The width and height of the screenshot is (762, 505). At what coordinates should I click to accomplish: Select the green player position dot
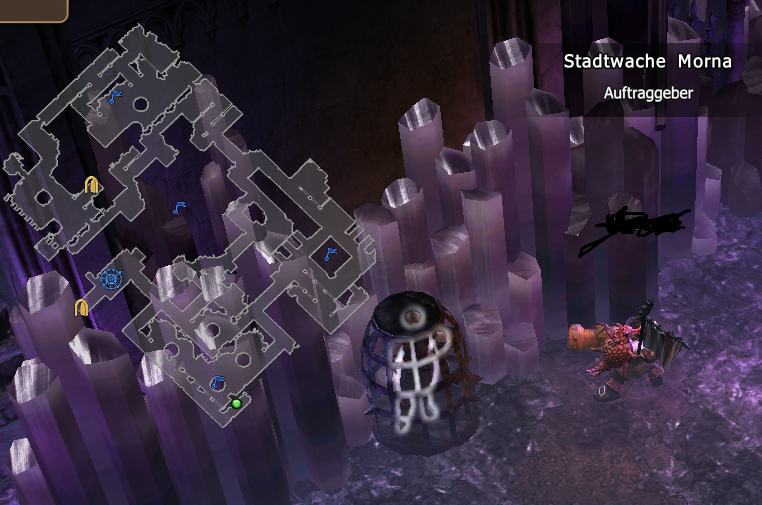pos(236,403)
